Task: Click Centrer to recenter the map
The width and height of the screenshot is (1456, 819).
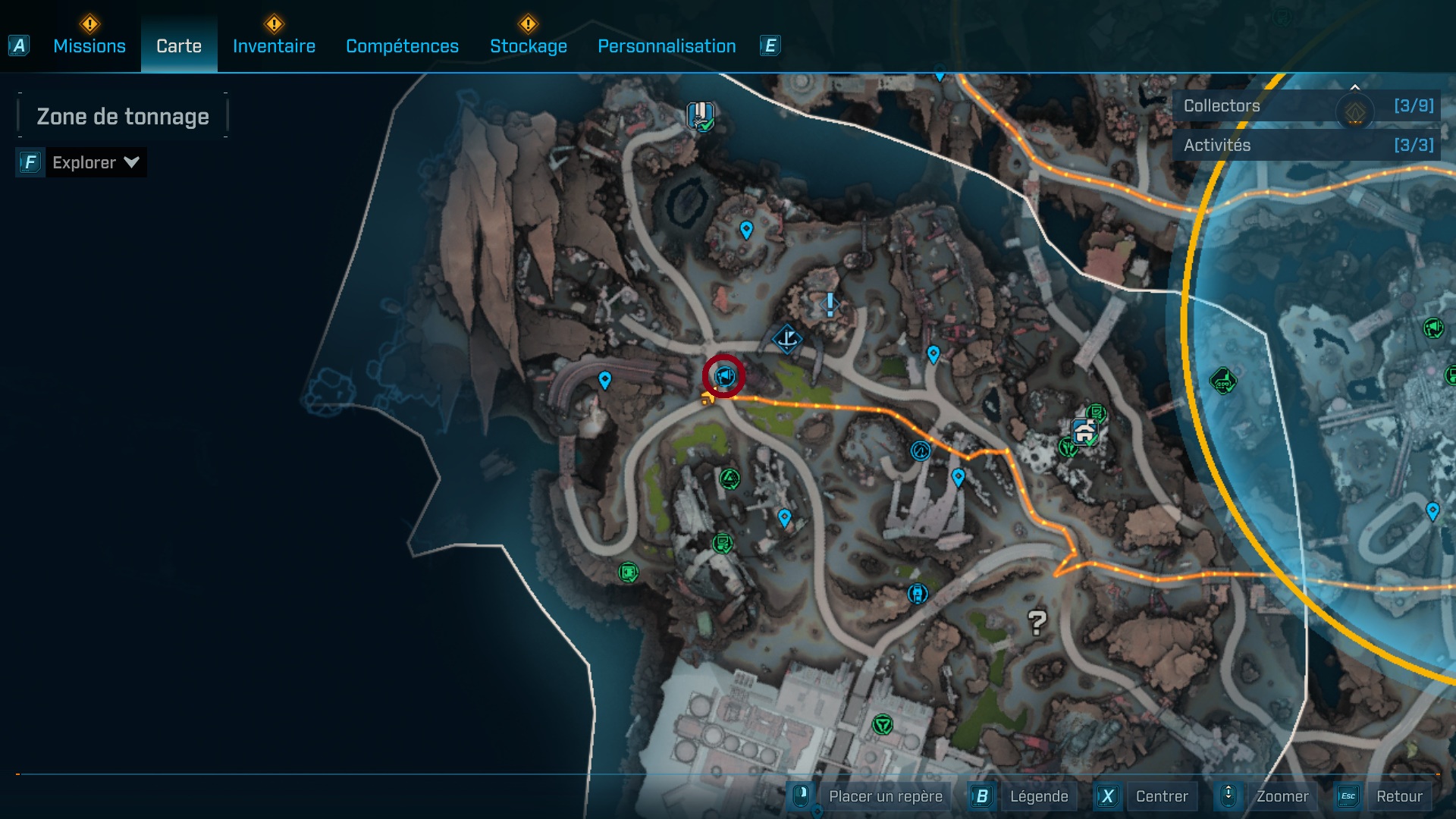Action: pos(1161,796)
